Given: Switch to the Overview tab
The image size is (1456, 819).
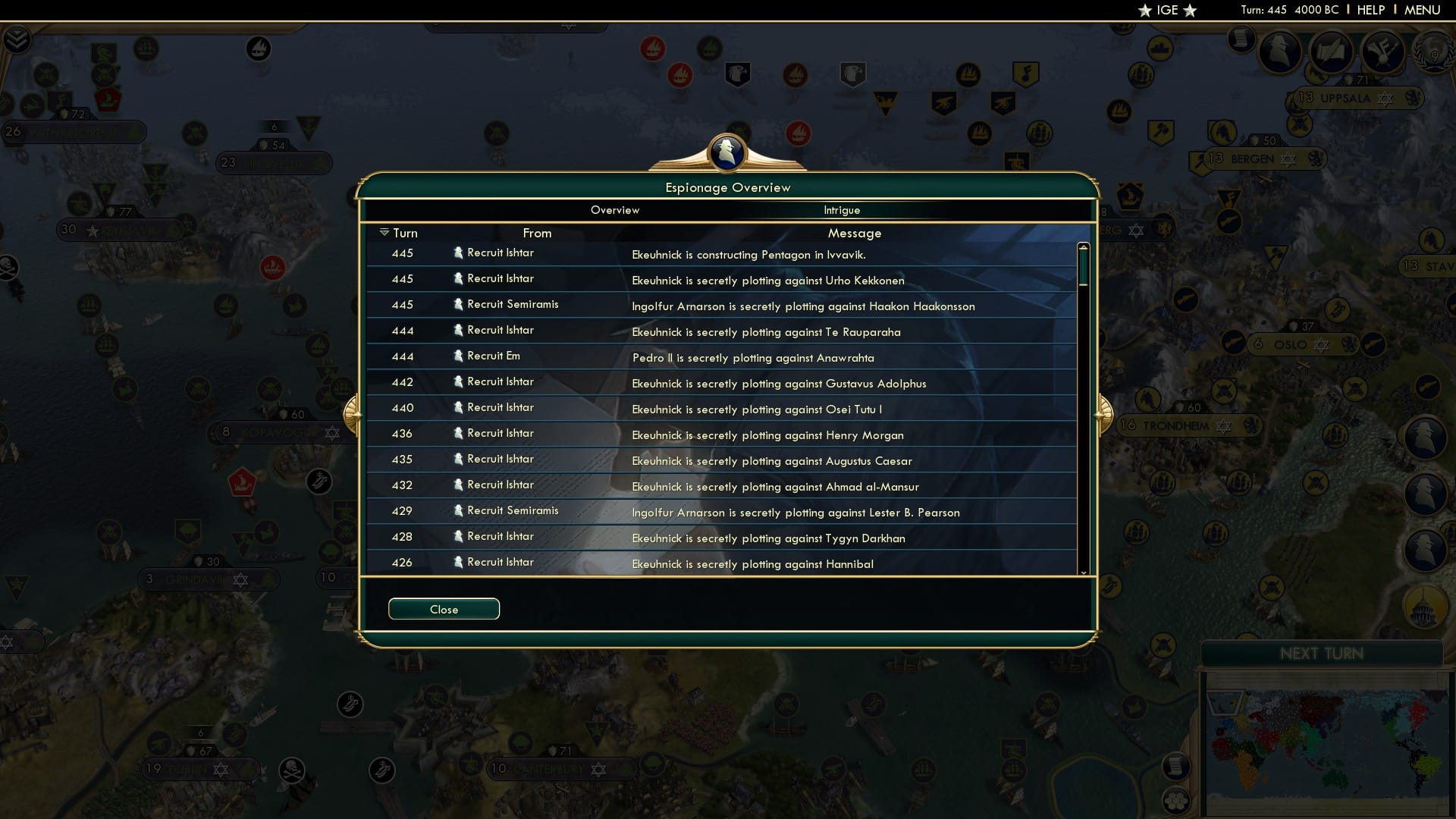Looking at the screenshot, I should [615, 210].
